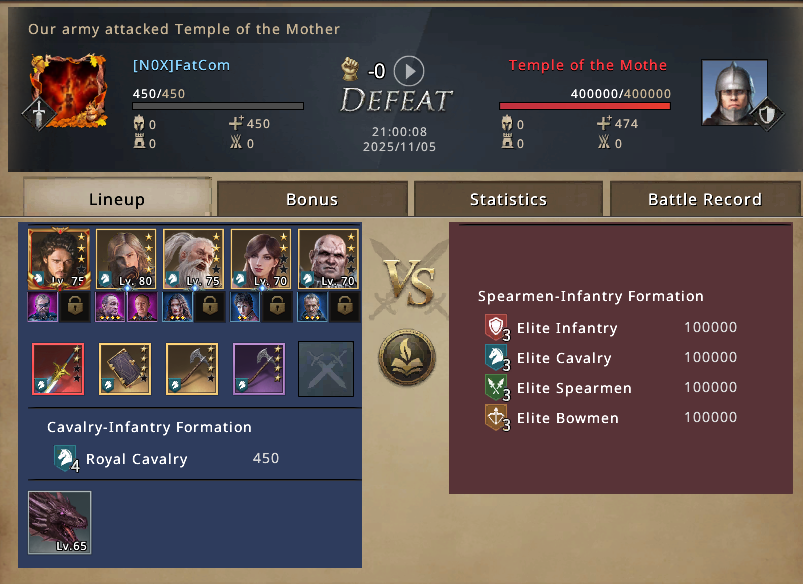Click the round book-and-flame emblem
The height and width of the screenshot is (584, 803).
click(x=406, y=356)
